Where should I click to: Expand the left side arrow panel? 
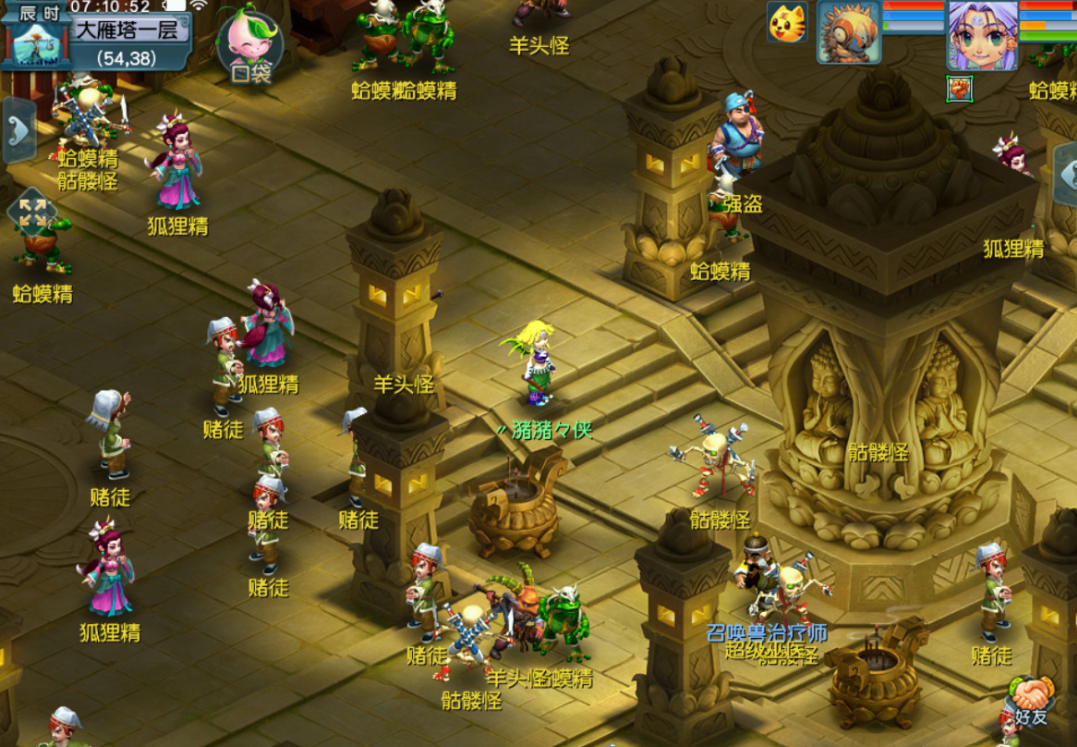(18, 129)
